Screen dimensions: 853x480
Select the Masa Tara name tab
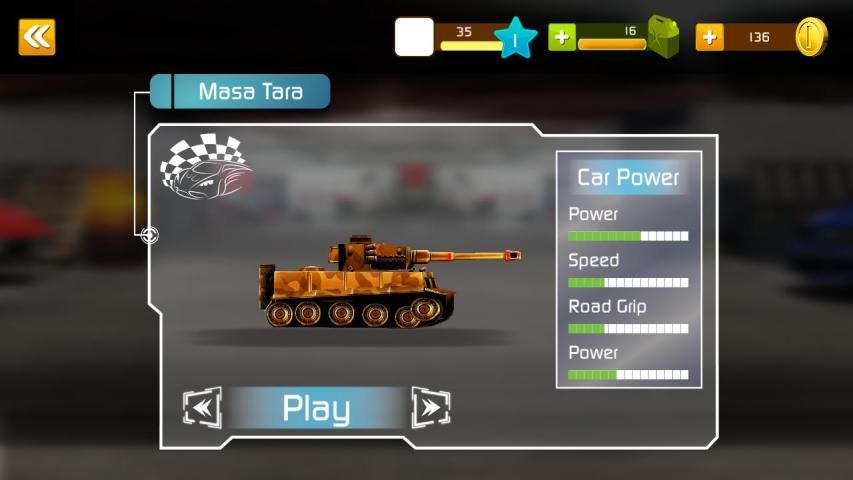[x=250, y=92]
